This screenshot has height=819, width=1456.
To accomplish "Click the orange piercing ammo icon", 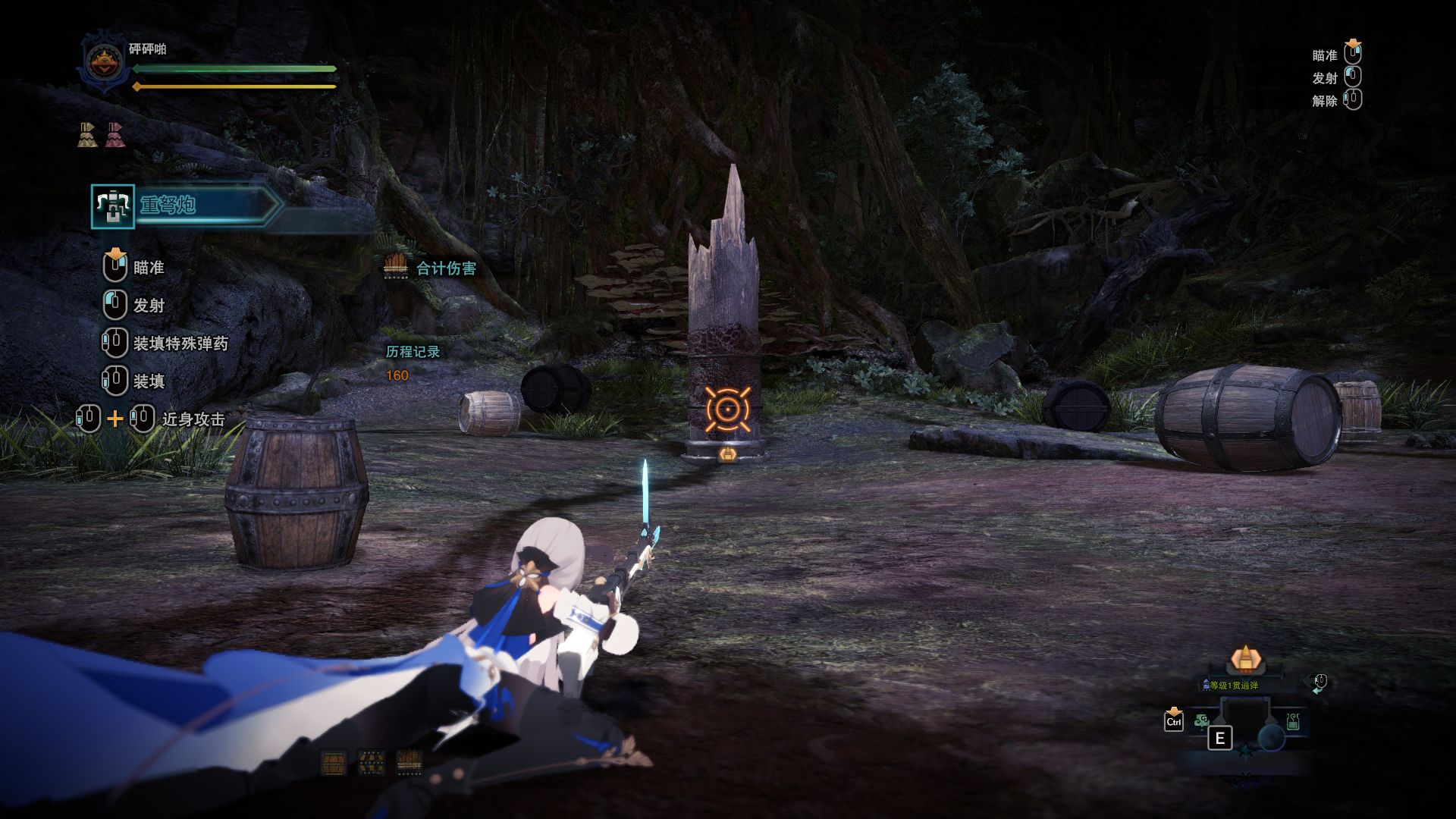I will (x=1244, y=660).
